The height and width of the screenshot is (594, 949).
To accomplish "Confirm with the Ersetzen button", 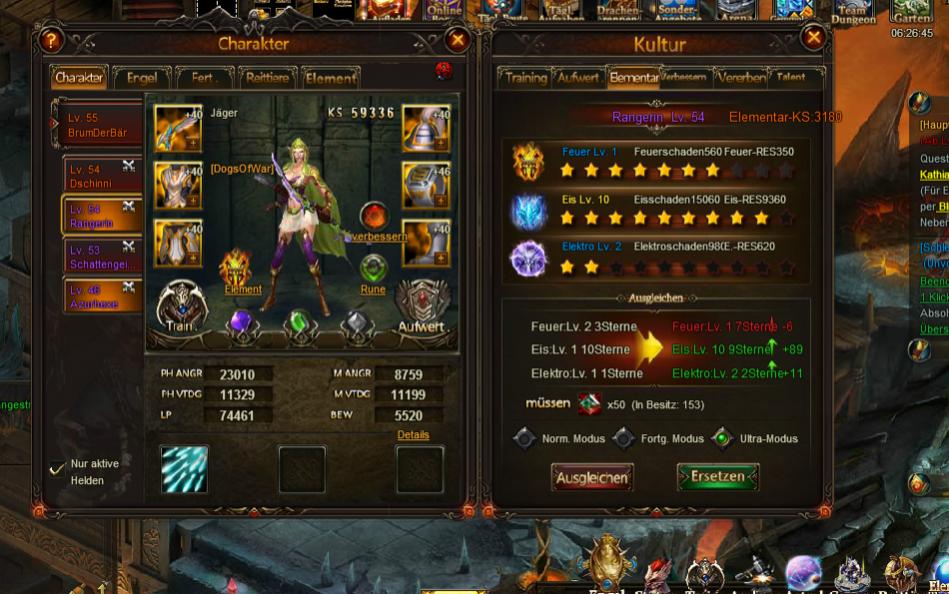I will 718,477.
